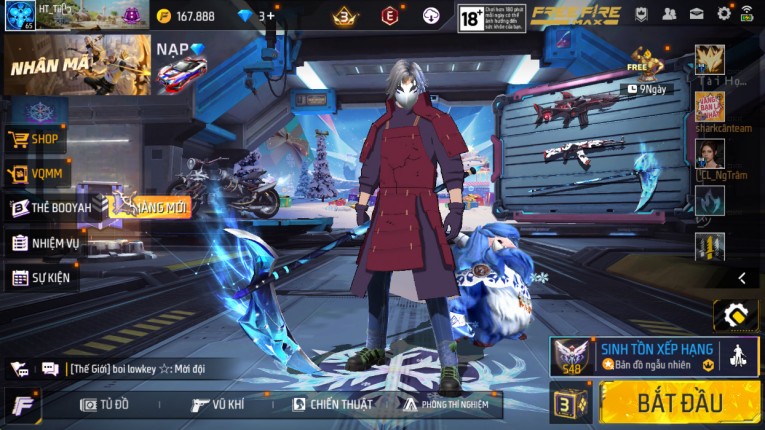The width and height of the screenshot is (765, 430).
Task: Collapse the side panel with the arrow
Action: [x=741, y=278]
